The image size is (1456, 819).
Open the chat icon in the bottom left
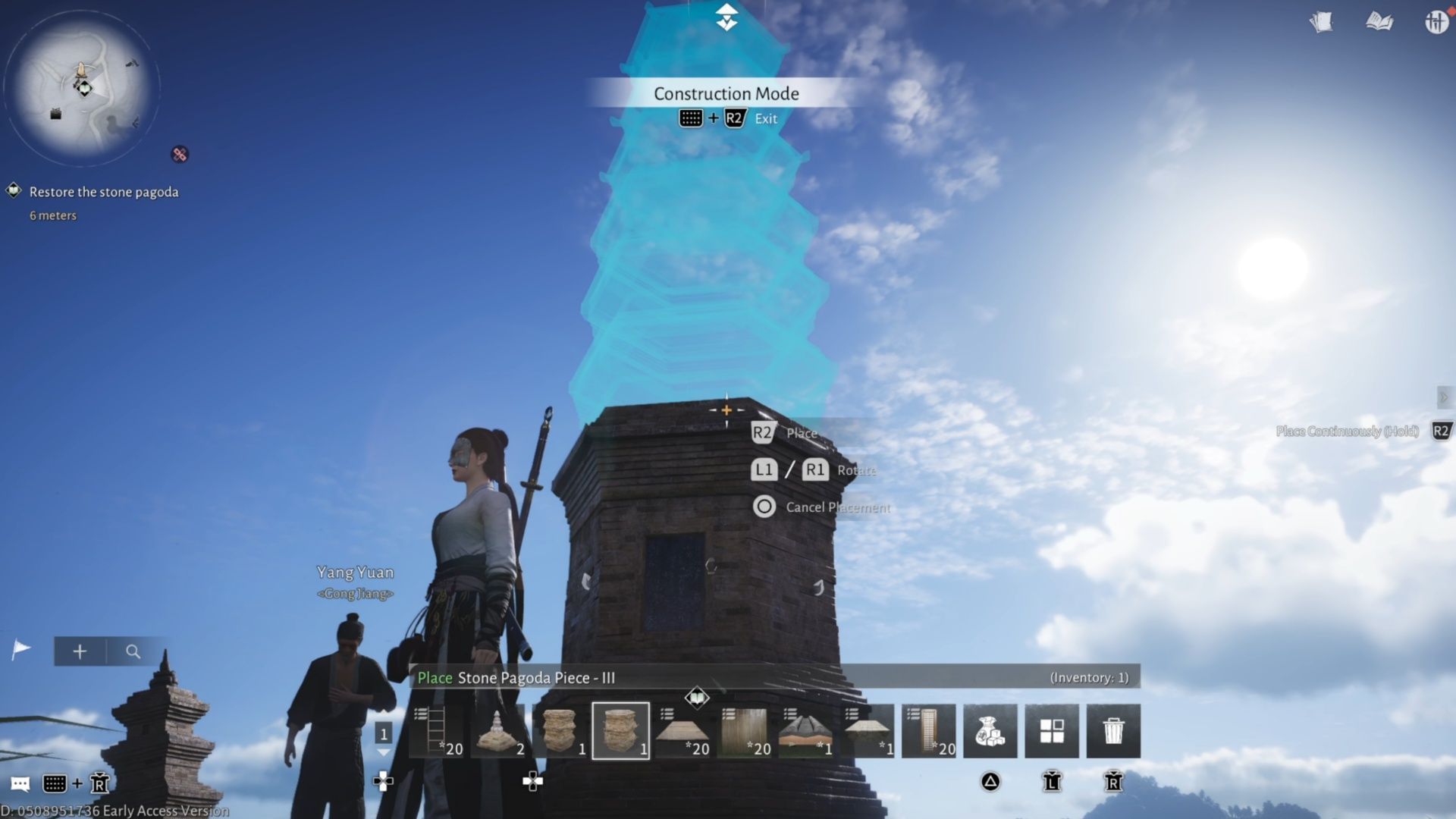[x=20, y=783]
